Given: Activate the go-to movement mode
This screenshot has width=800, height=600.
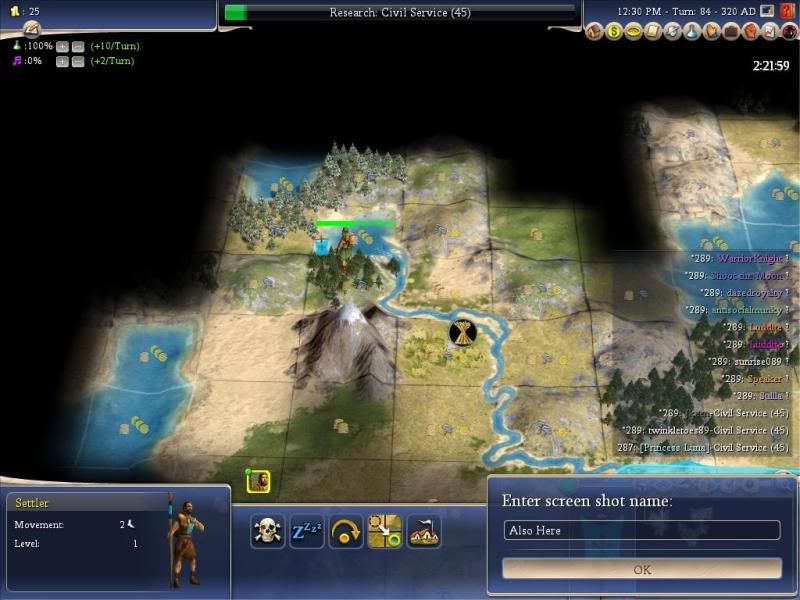Looking at the screenshot, I should tap(385, 531).
